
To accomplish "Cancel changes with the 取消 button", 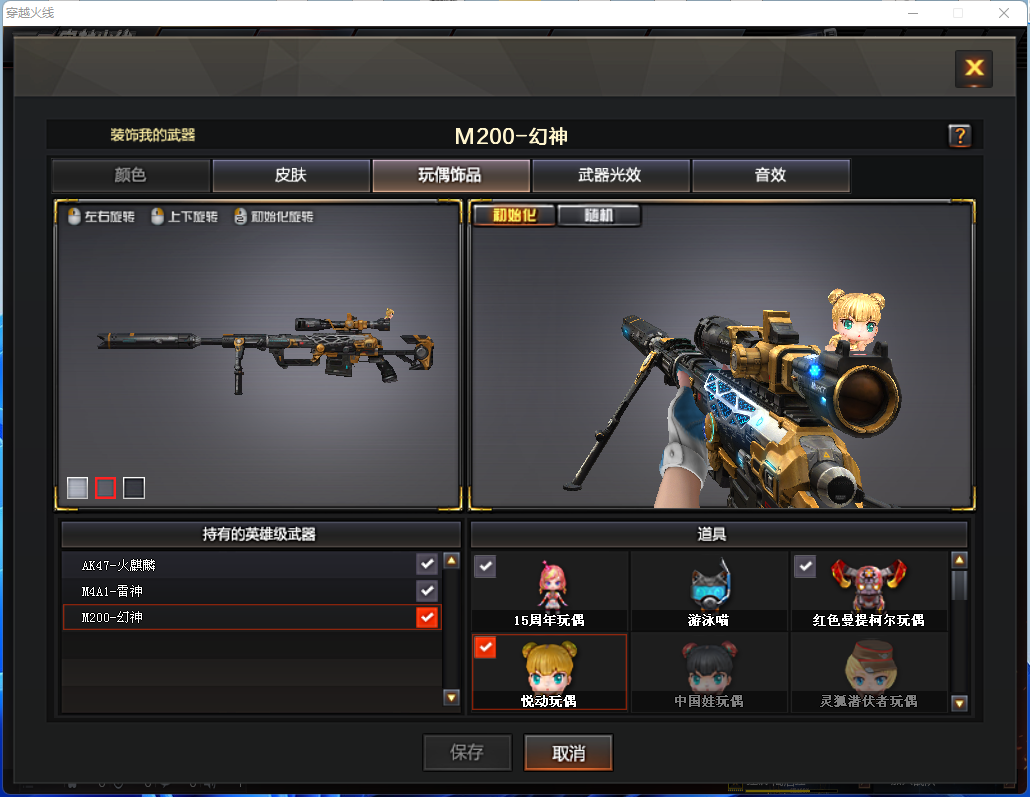I will click(x=568, y=753).
